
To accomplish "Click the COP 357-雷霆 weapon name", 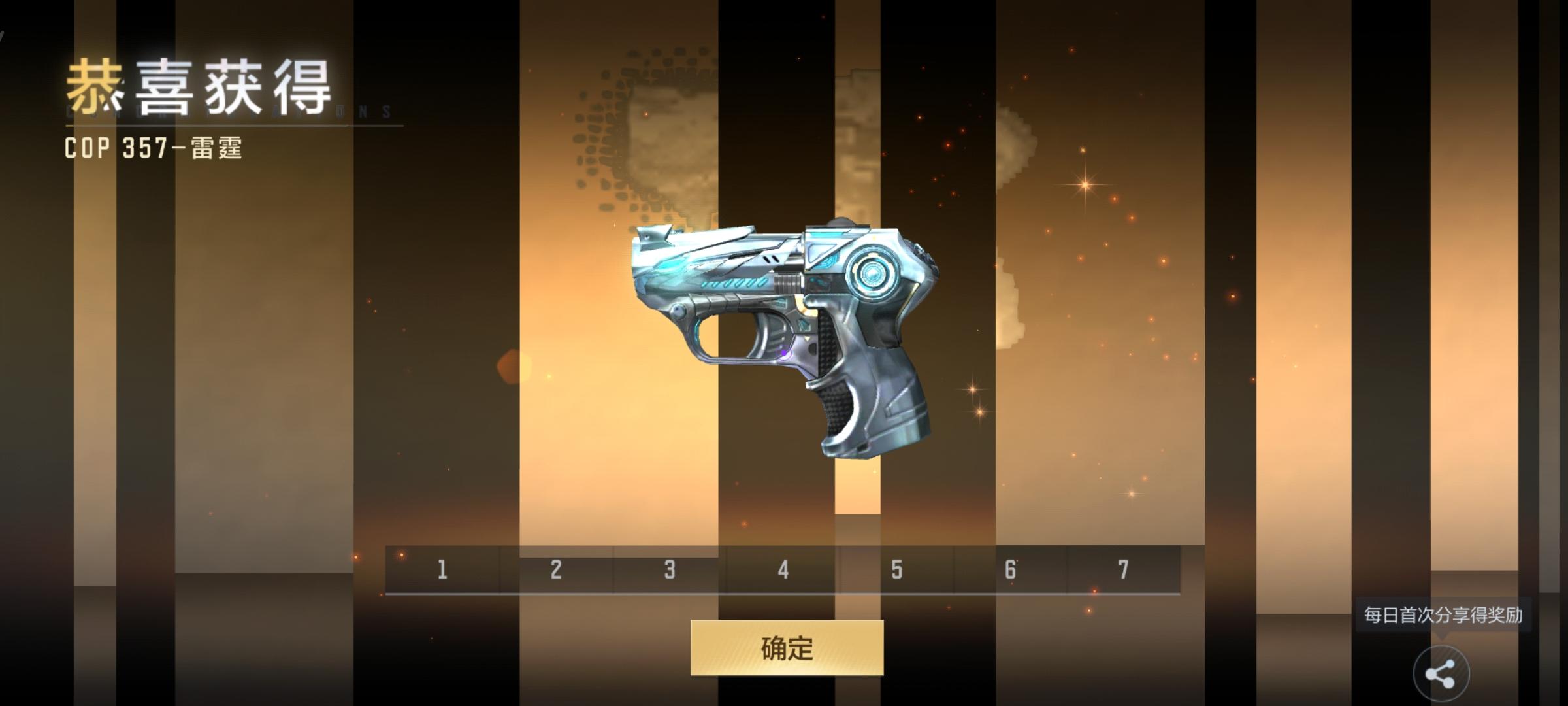I will tap(154, 149).
